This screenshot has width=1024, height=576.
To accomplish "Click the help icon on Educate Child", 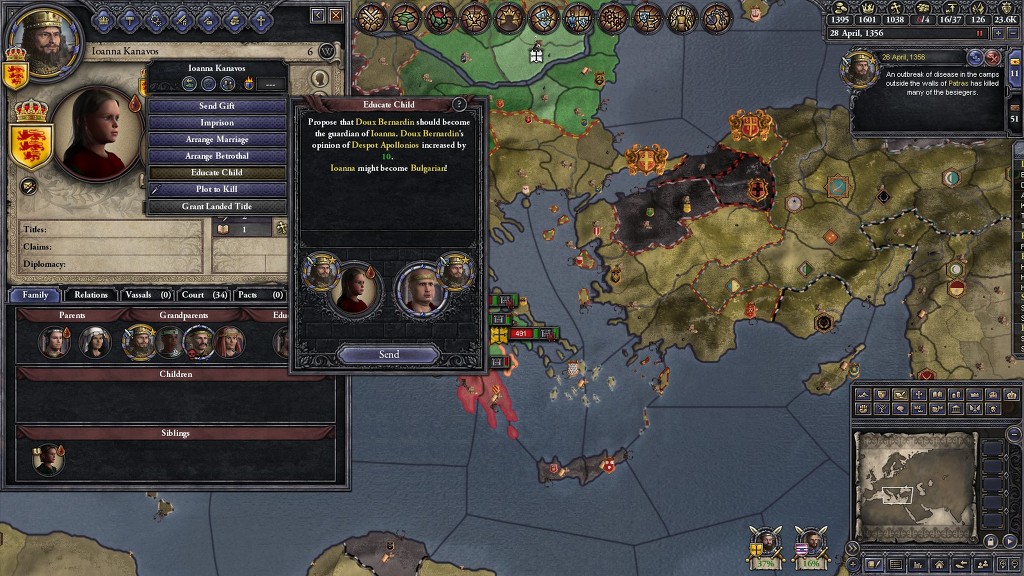I will 459,104.
